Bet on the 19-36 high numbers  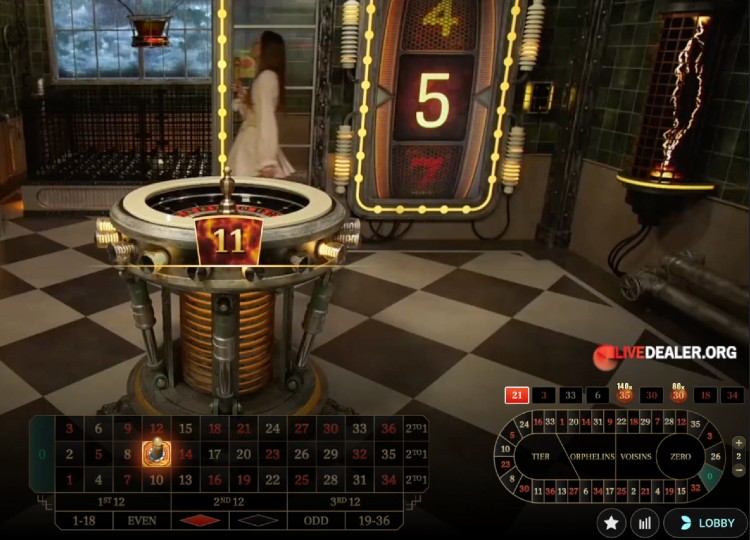[x=372, y=520]
